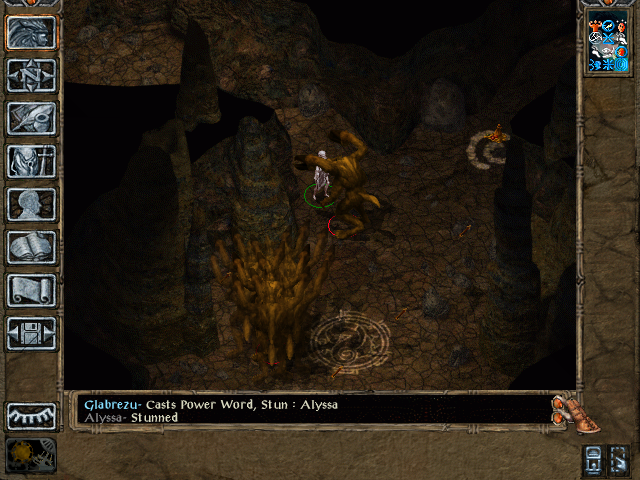View the character record sheet
Viewport: 640px width, 480px height.
point(31,204)
